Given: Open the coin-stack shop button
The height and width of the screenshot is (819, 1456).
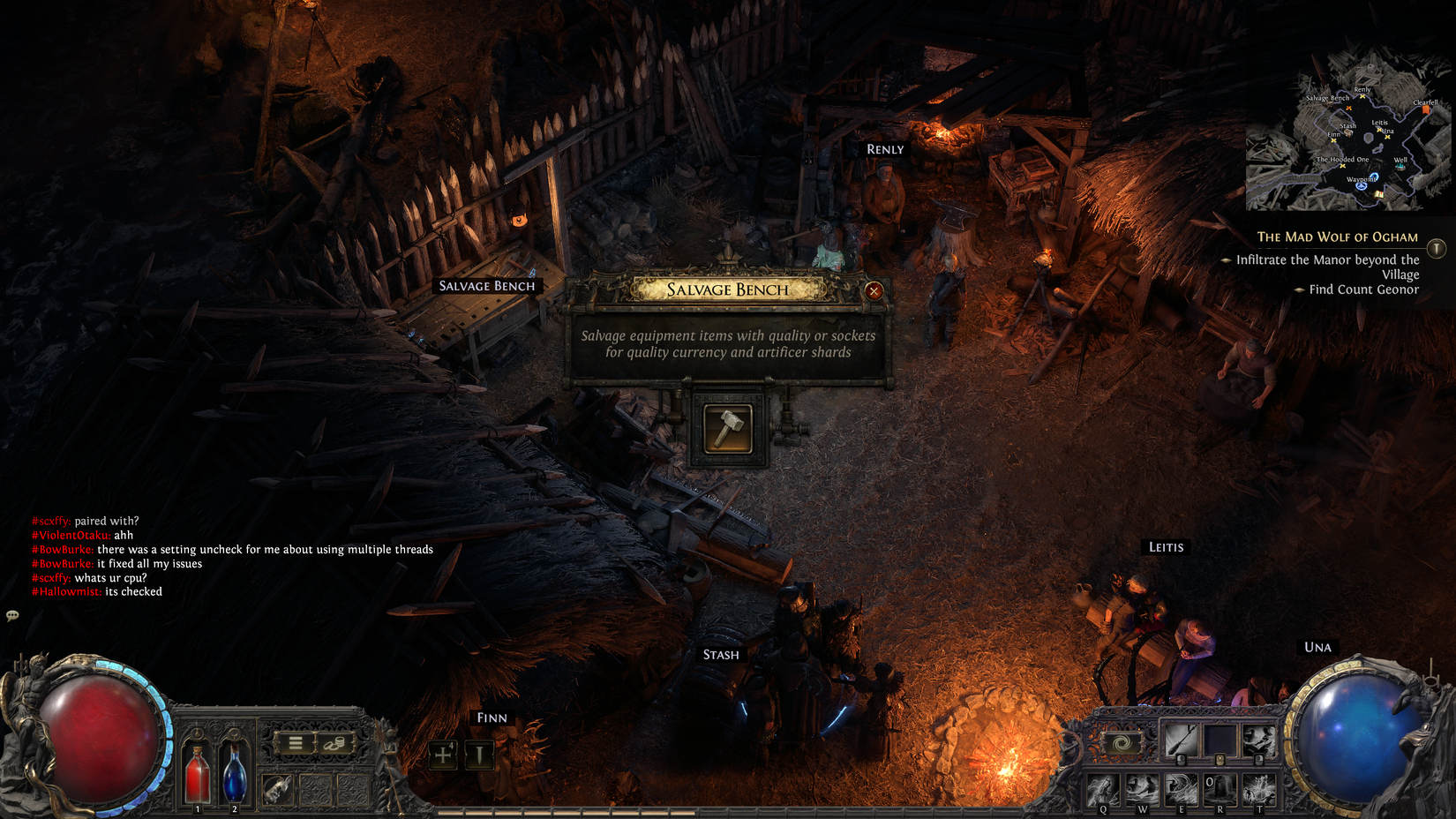Looking at the screenshot, I should [x=334, y=743].
